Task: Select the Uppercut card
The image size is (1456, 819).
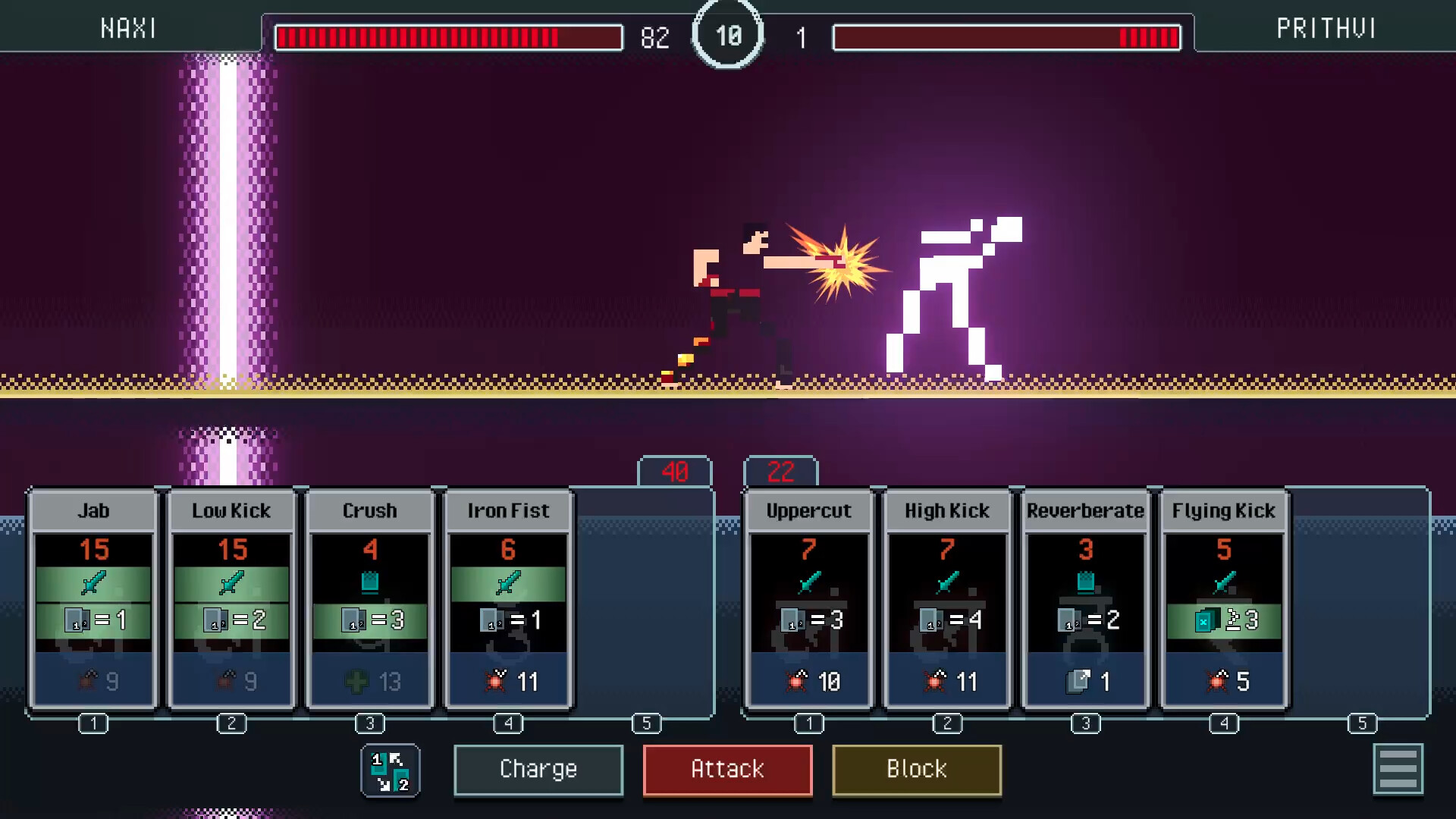Action: coord(807,599)
